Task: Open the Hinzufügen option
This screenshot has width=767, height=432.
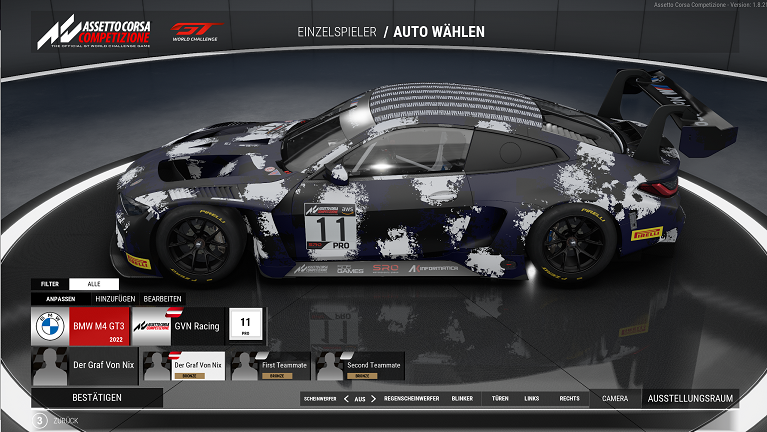Action: pyautogui.click(x=114, y=299)
